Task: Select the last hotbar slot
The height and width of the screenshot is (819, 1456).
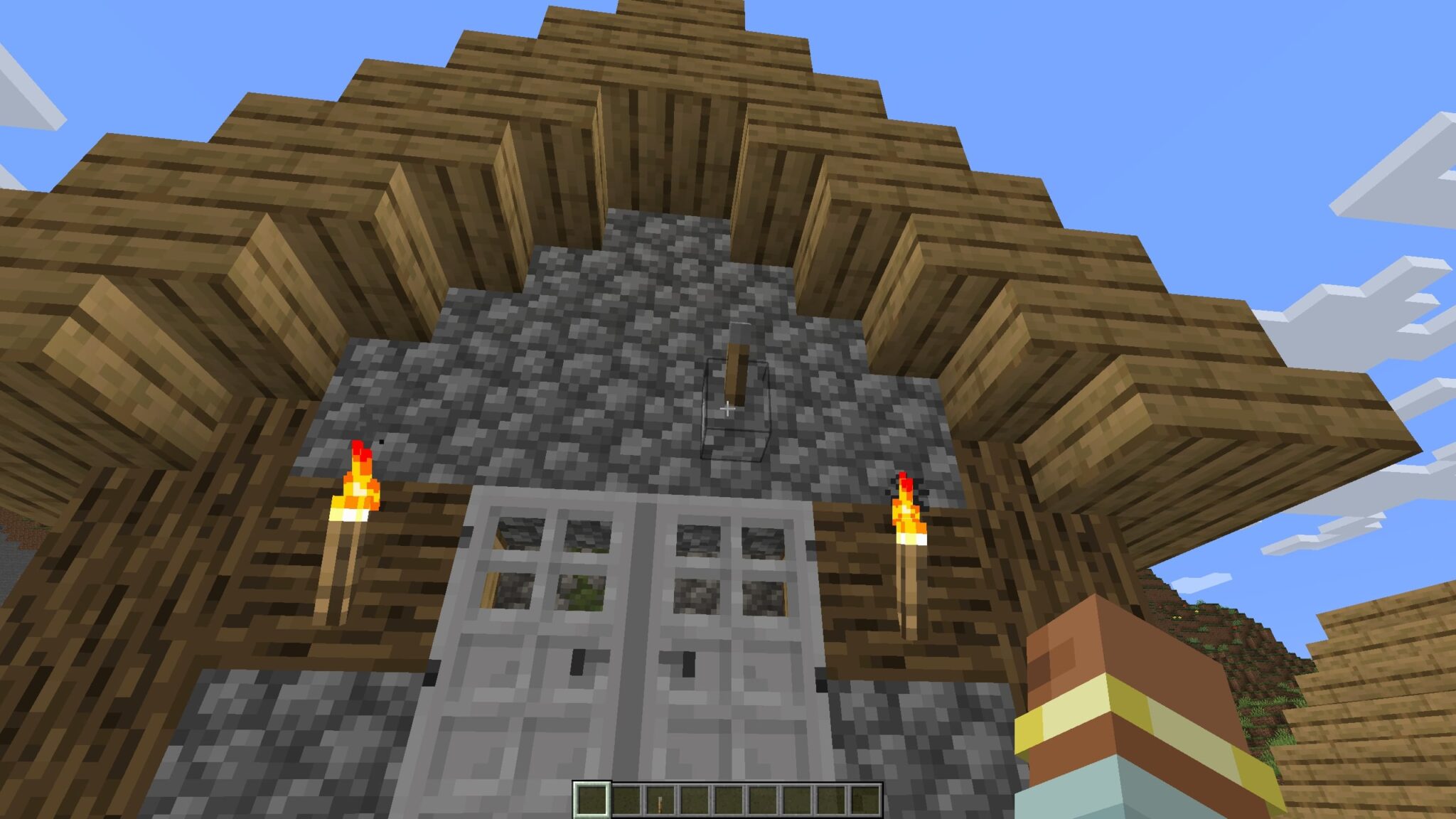Action: click(865, 800)
